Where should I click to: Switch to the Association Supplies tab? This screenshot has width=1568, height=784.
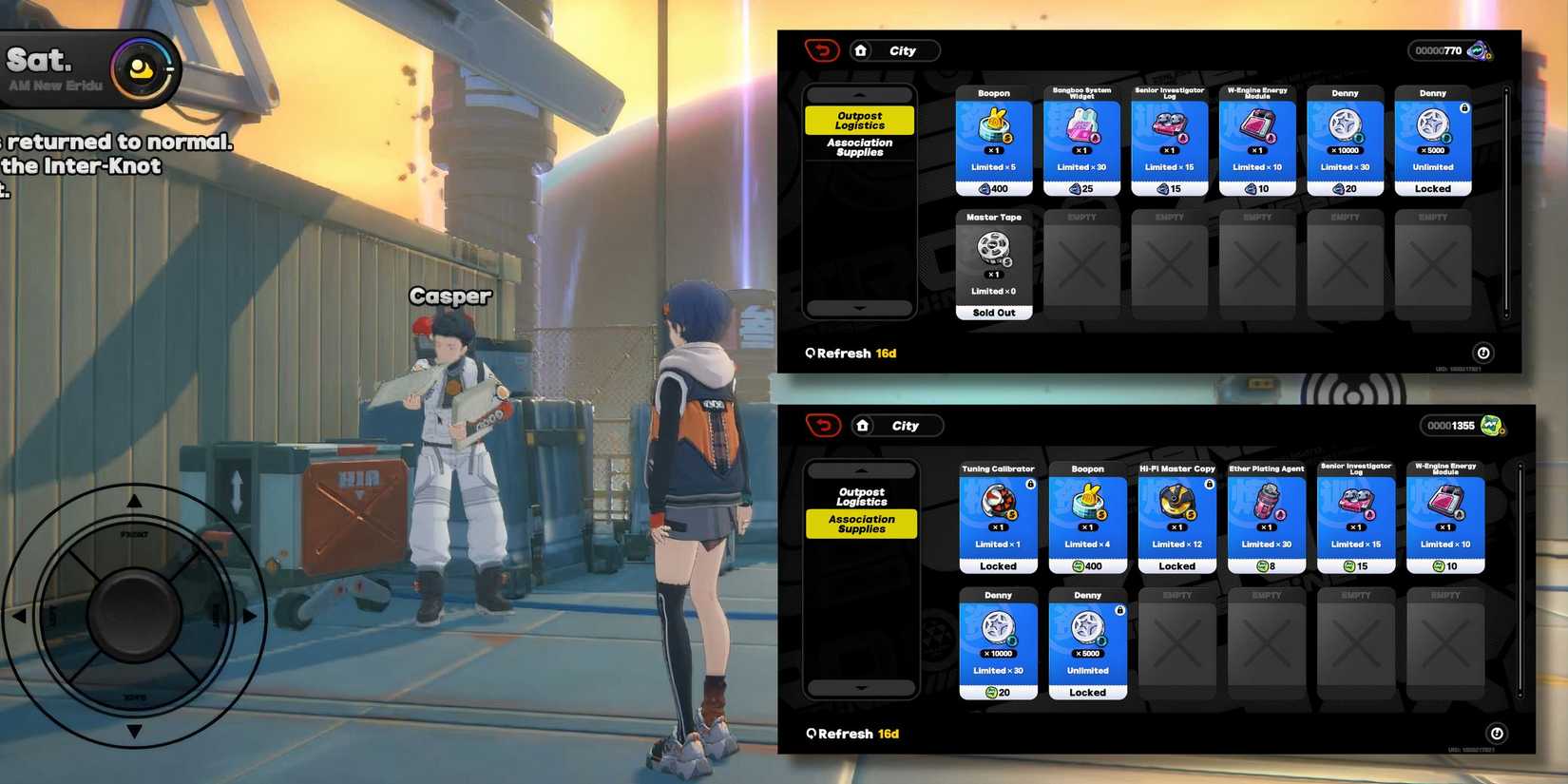pos(860,147)
